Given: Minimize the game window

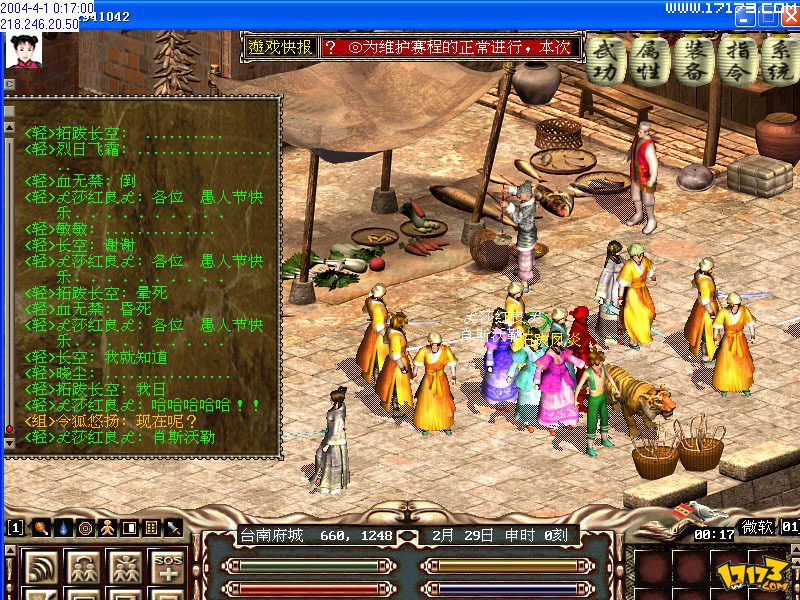Looking at the screenshot, I should (x=743, y=17).
